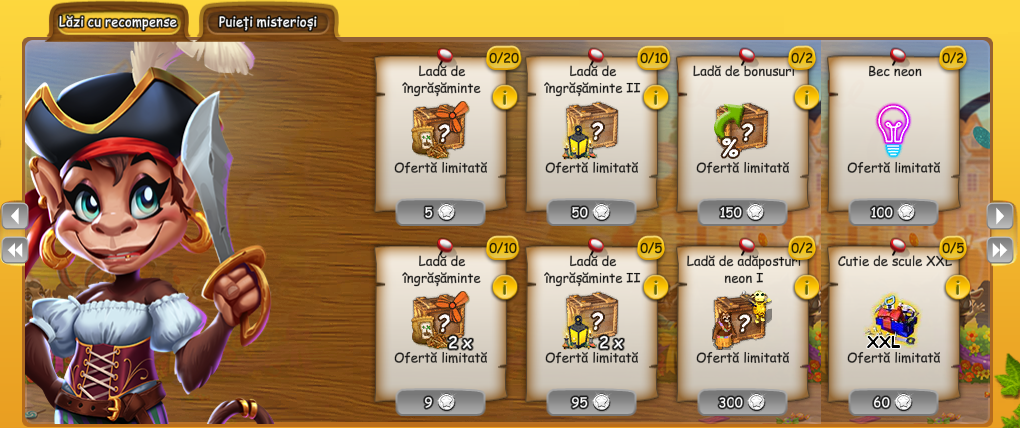Screen dimensions: 1020x428
Task: Buy Ladă de îngrășăminte II for 50
Action: click(x=591, y=212)
